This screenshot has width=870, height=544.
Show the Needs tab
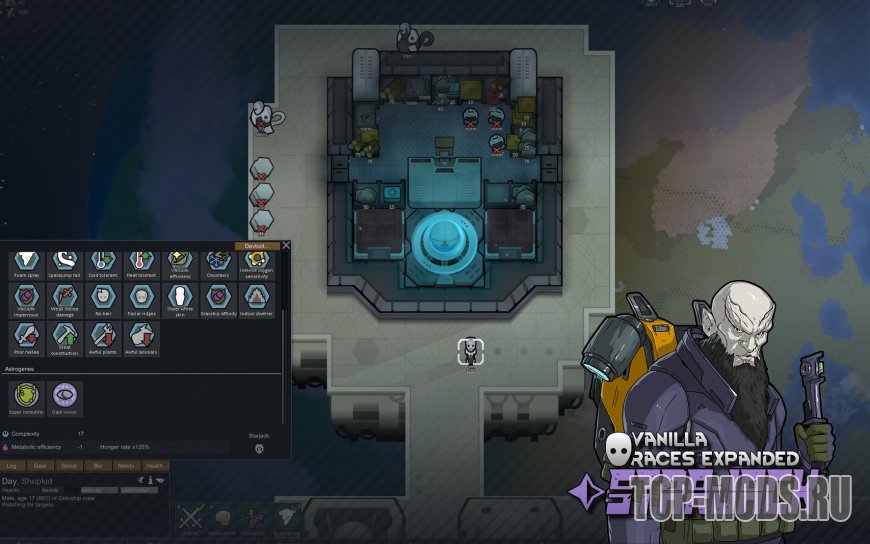(126, 465)
